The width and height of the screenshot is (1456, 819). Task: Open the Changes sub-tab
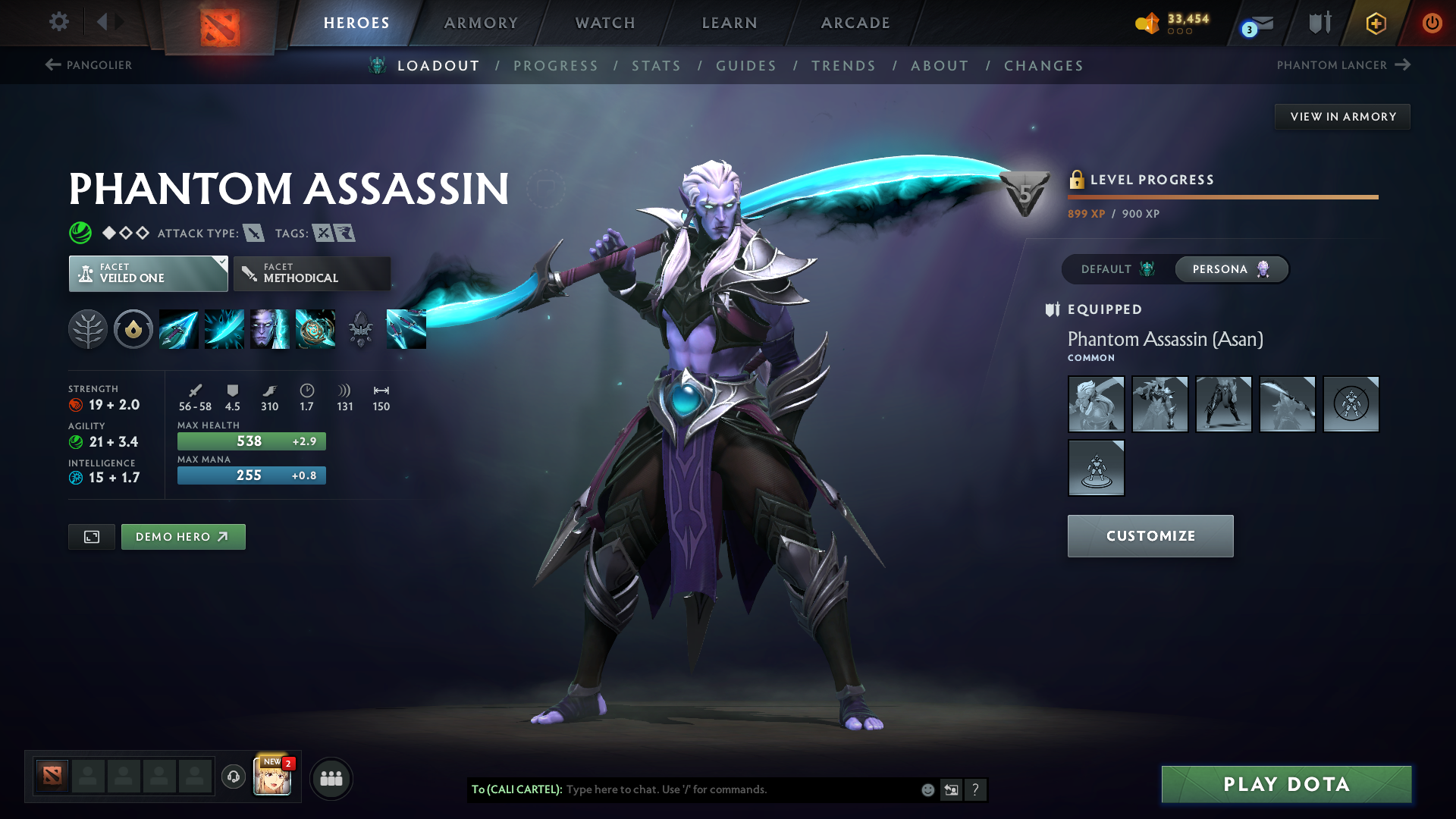(1043, 66)
